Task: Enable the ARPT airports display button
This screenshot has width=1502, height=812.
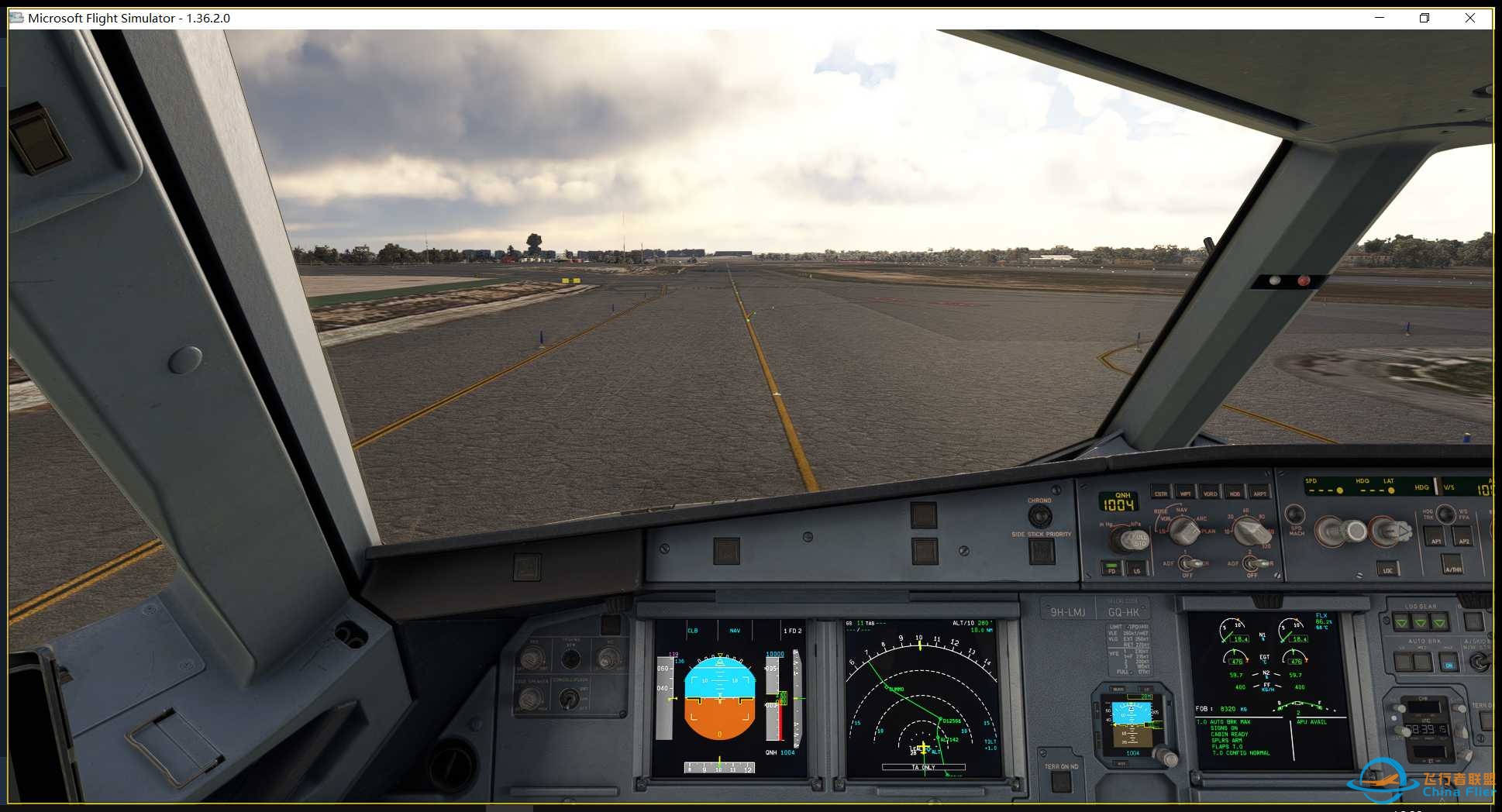Action: 1262,494
